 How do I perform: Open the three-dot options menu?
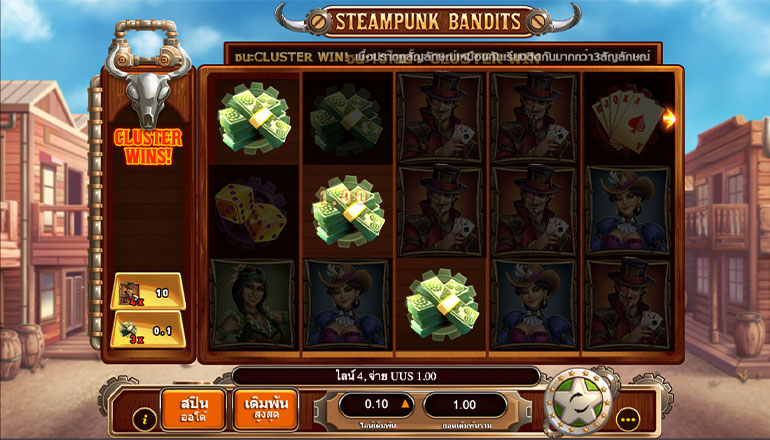[627, 418]
